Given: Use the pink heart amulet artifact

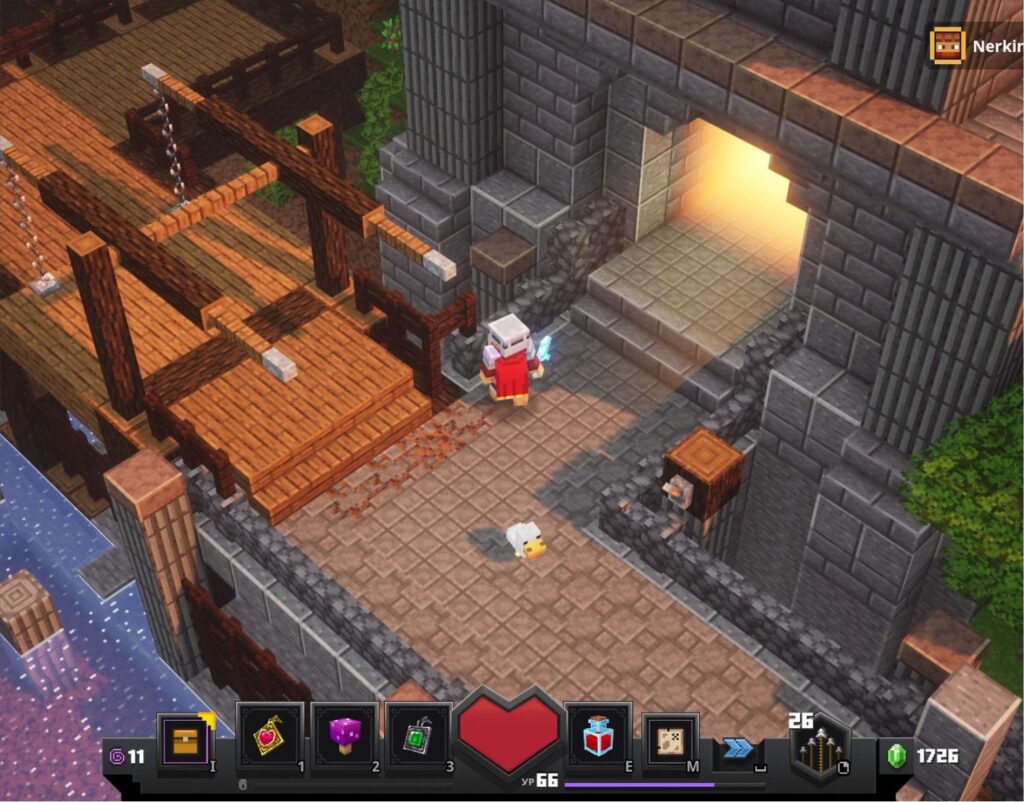Looking at the screenshot, I should tap(269, 737).
